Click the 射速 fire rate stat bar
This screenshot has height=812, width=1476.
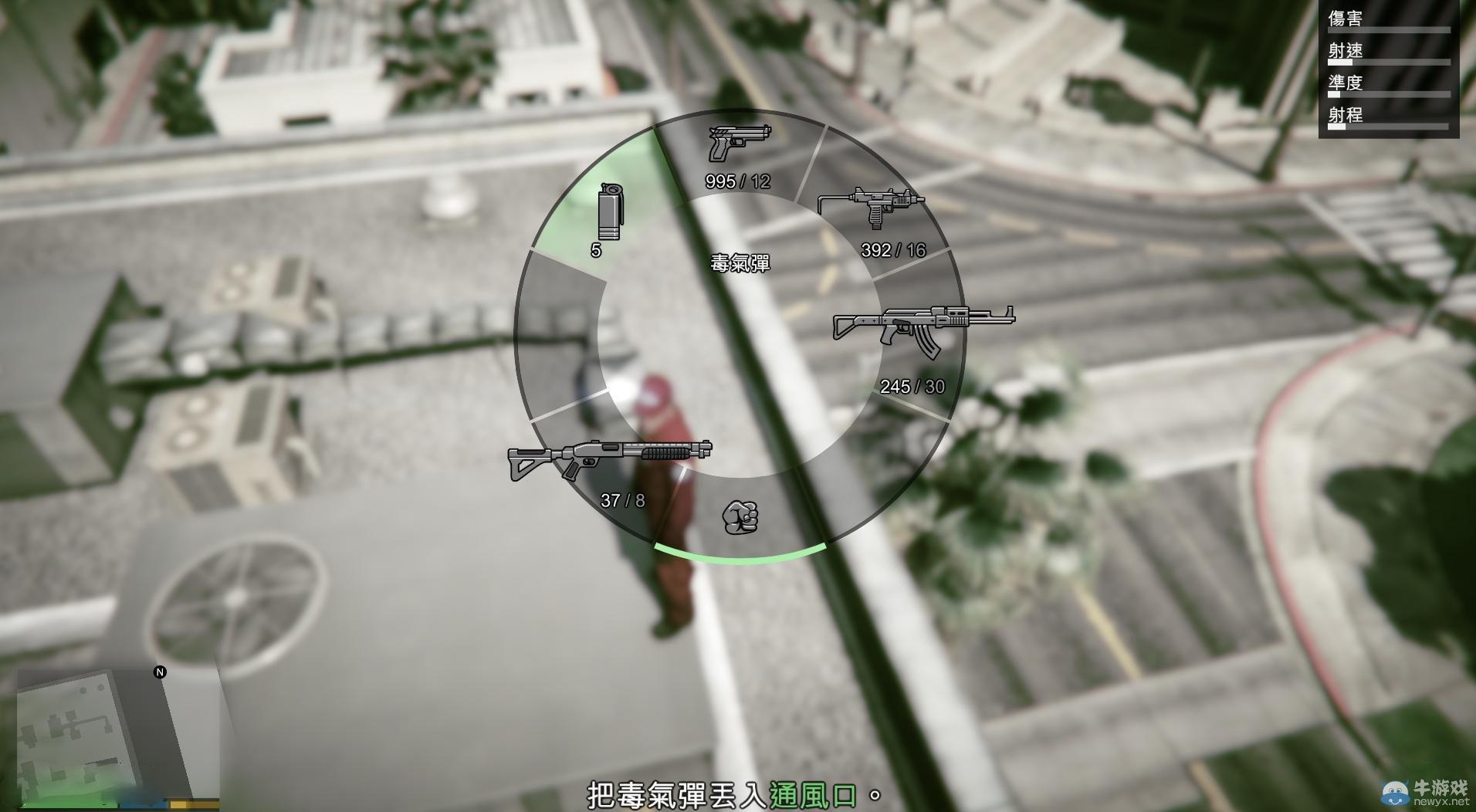click(x=1390, y=62)
